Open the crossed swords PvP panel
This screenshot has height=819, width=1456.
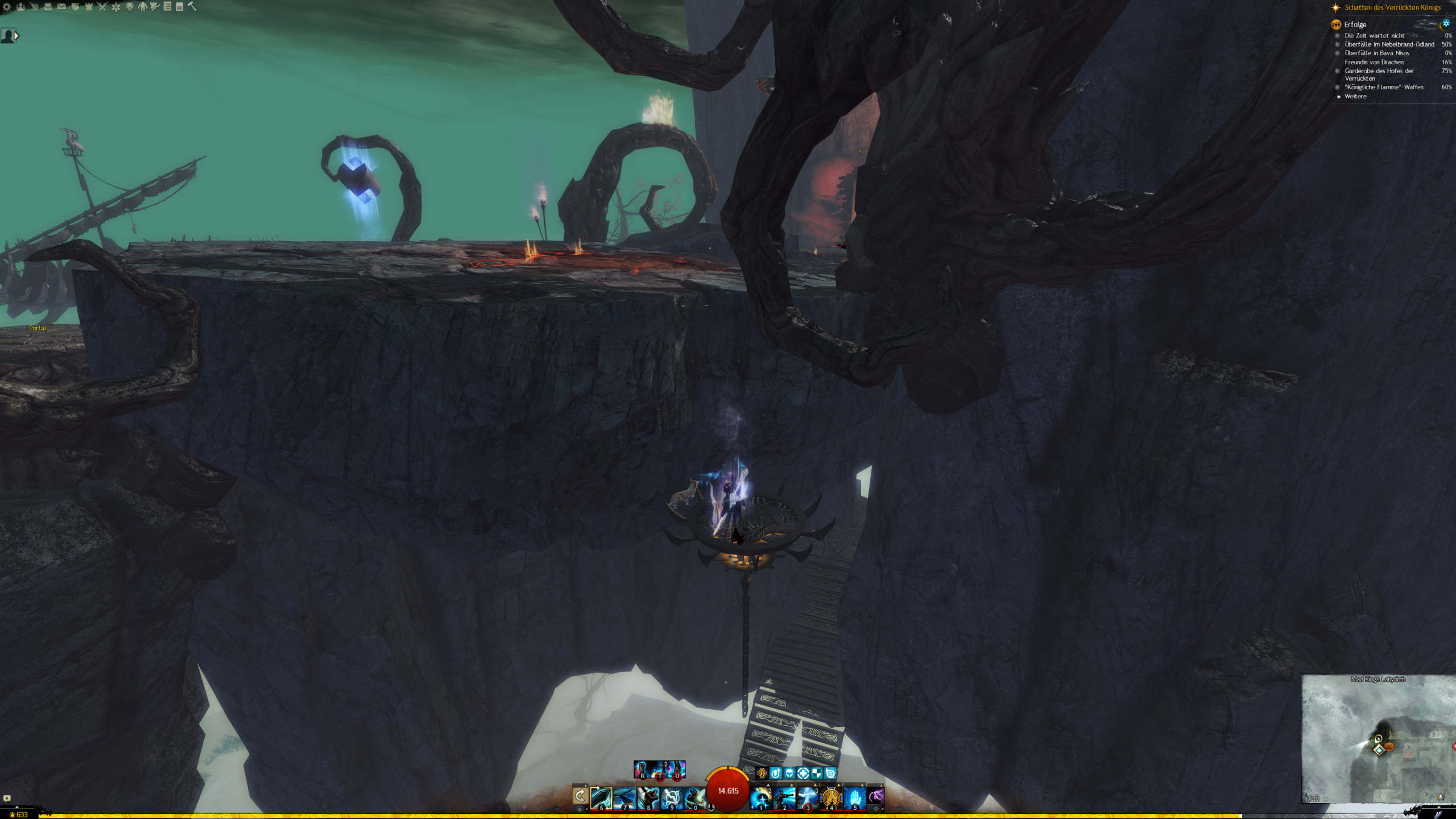[102, 7]
